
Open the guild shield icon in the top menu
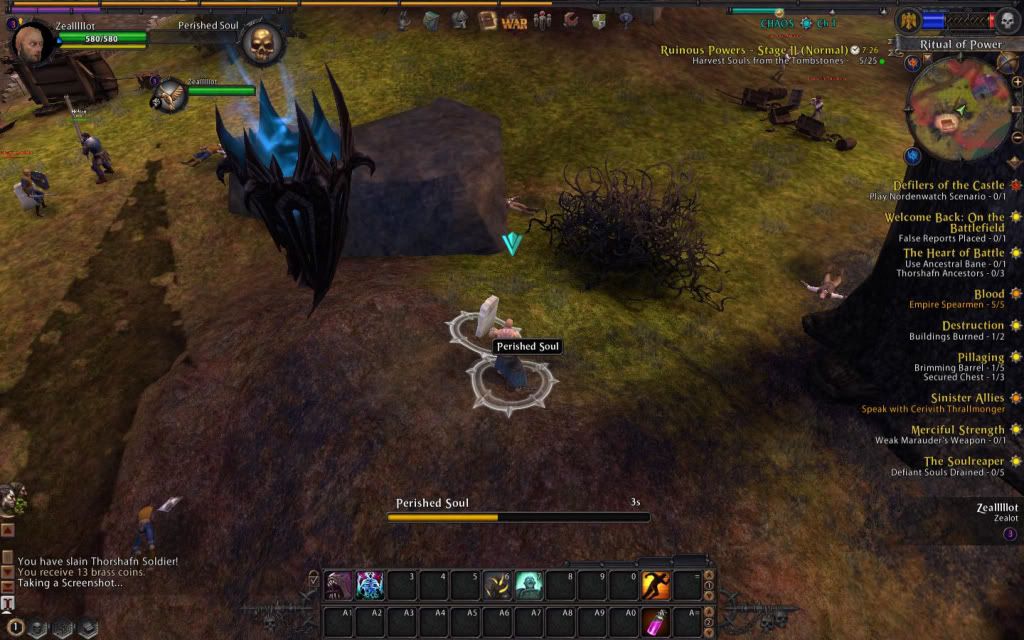tap(598, 21)
